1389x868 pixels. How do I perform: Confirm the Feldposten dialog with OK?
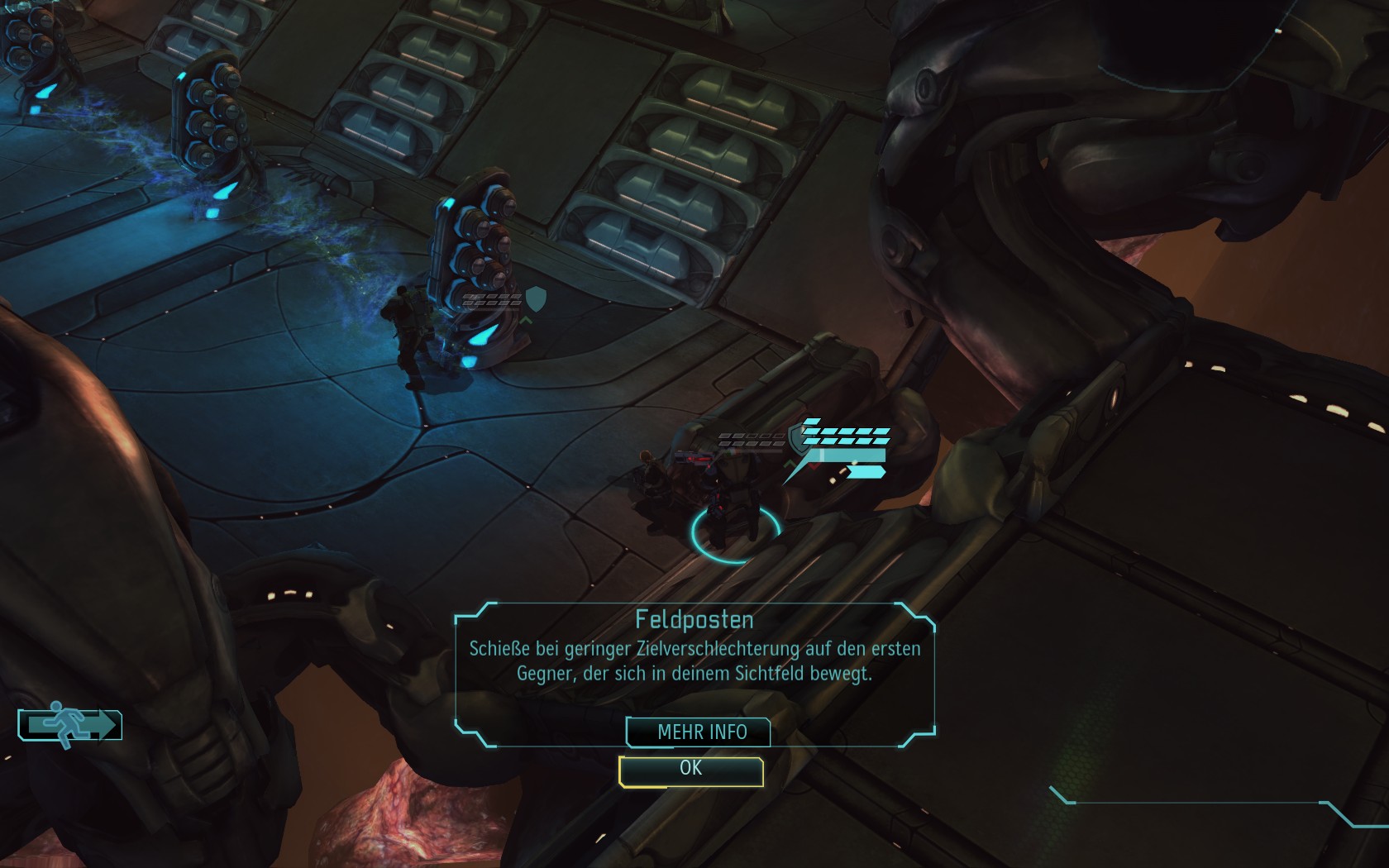click(x=690, y=770)
